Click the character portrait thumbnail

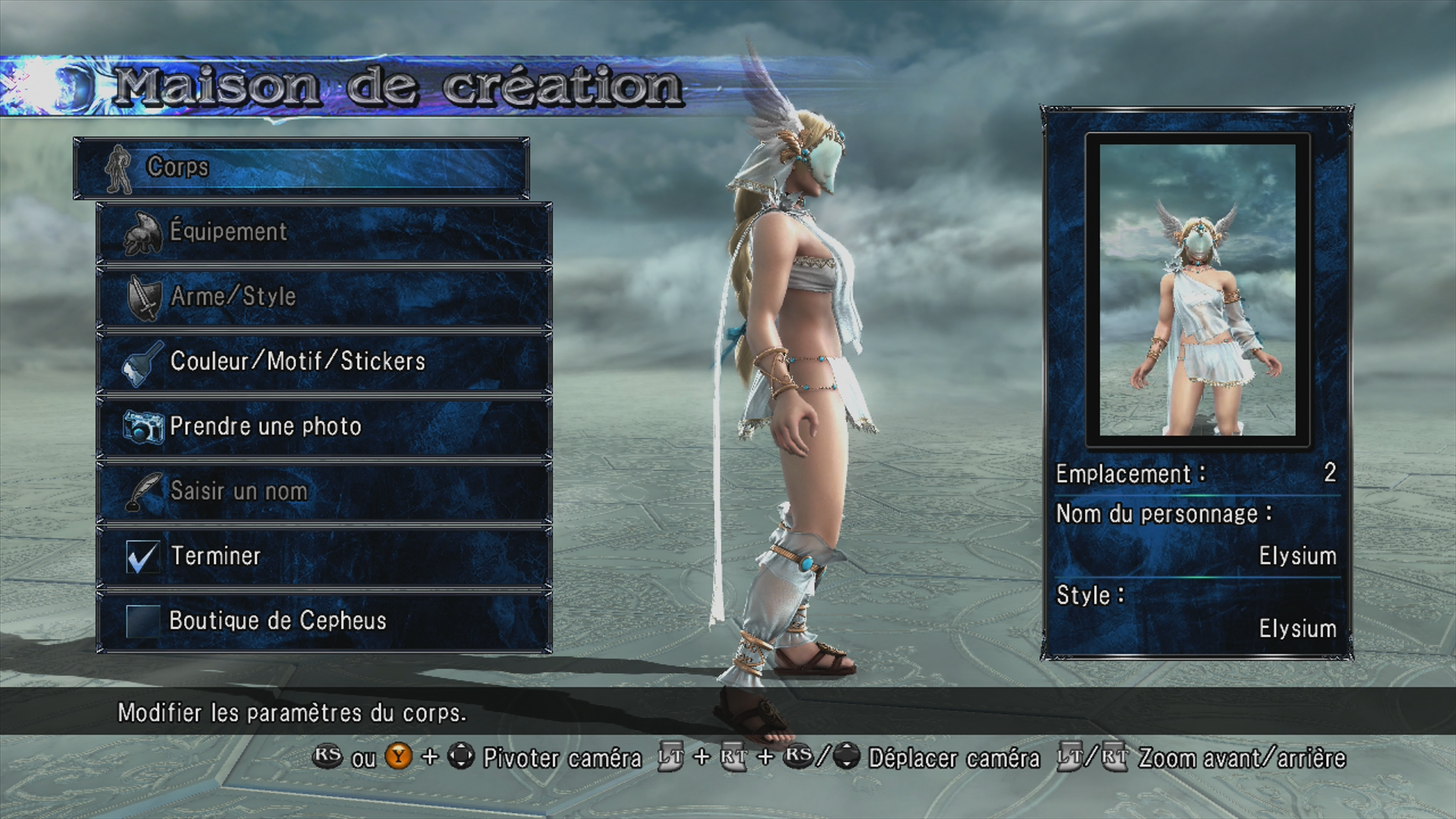coord(1197,290)
